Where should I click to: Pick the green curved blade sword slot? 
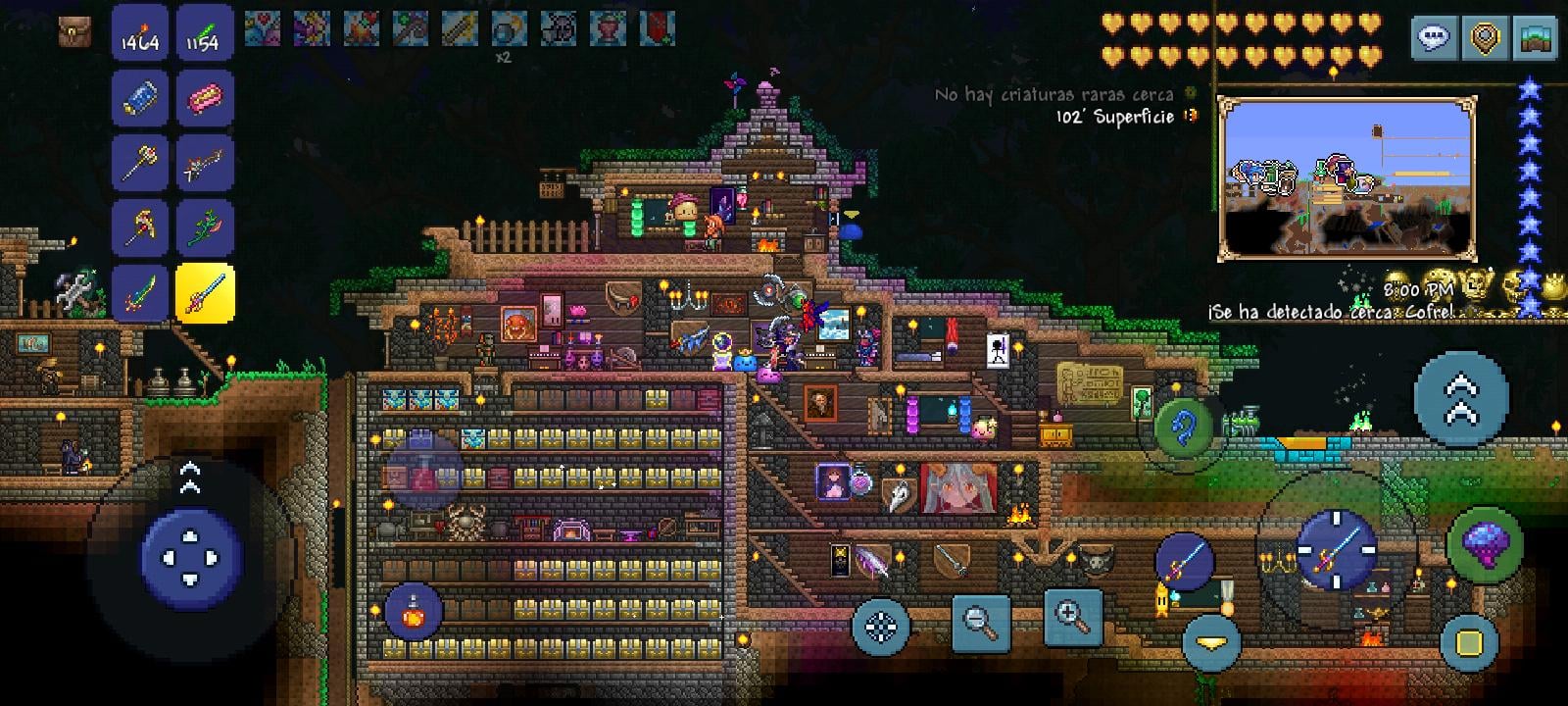[x=140, y=292]
